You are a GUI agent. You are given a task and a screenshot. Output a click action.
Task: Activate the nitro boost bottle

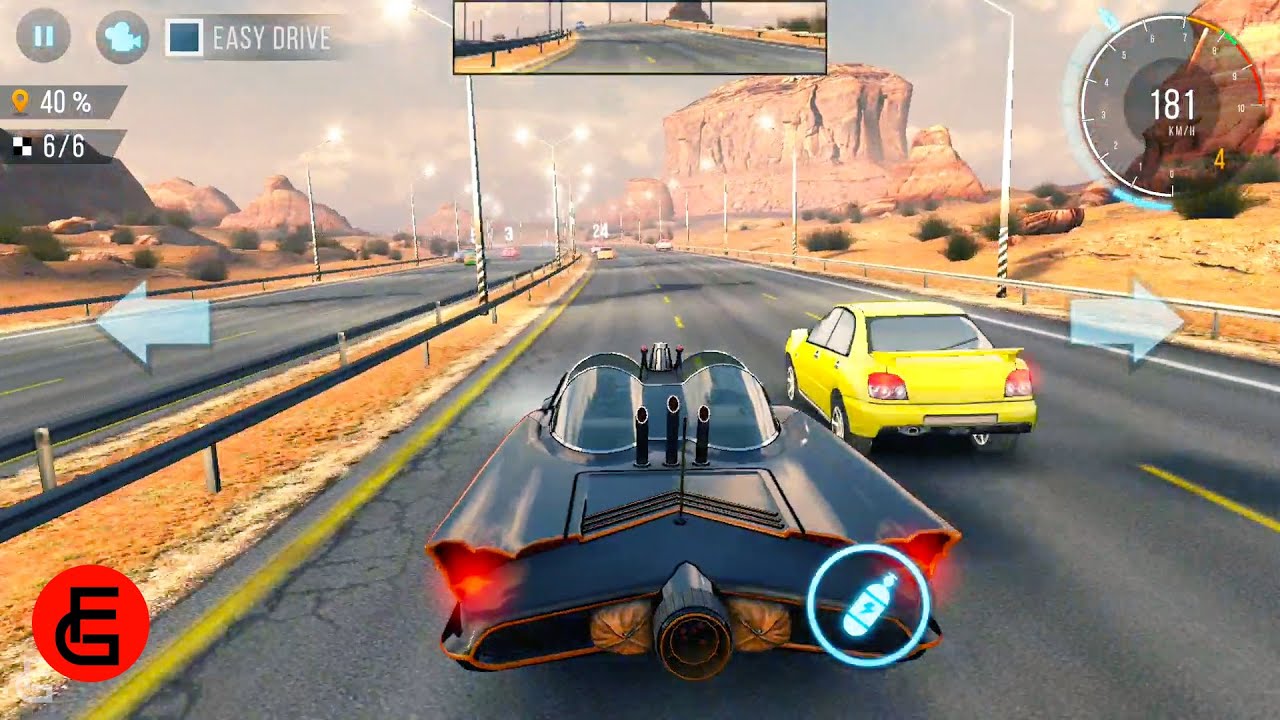[x=868, y=605]
